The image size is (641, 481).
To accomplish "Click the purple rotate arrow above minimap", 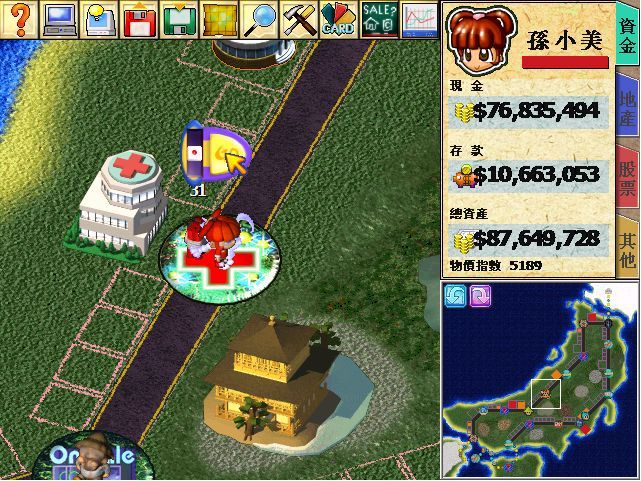I will [480, 295].
